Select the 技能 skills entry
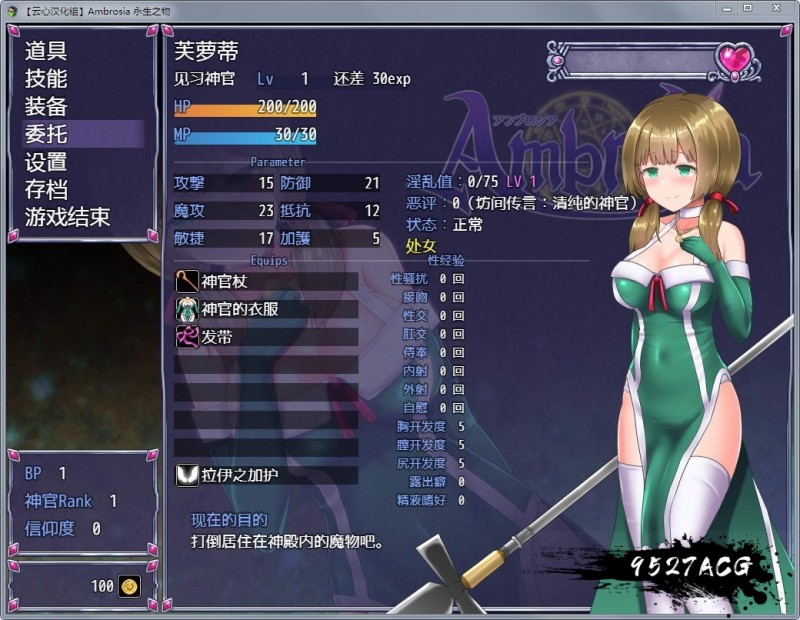The image size is (800, 620). (47, 78)
